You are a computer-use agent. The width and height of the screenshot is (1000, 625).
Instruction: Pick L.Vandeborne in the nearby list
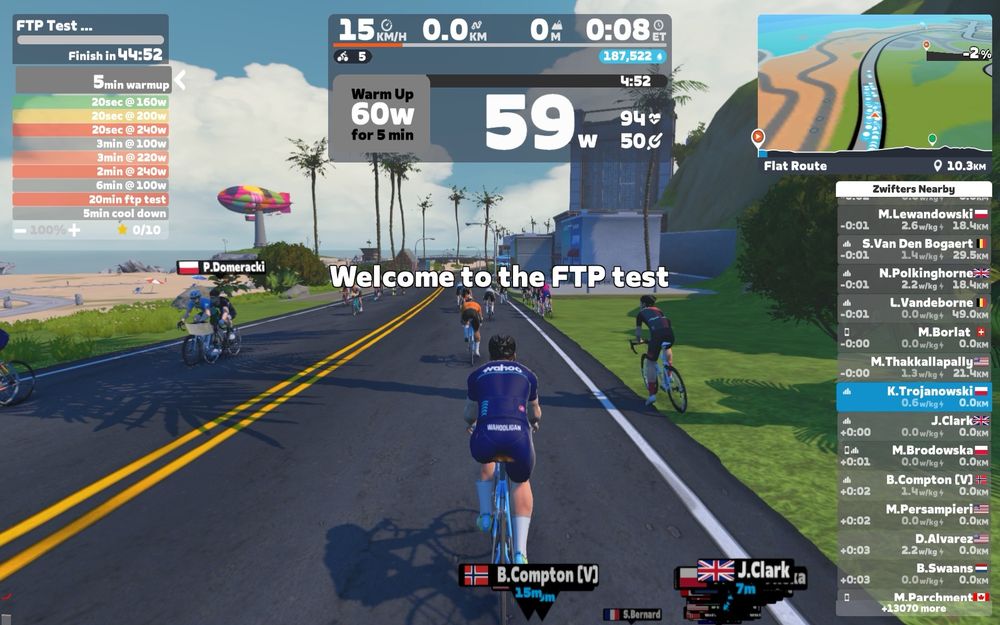[x=913, y=308]
